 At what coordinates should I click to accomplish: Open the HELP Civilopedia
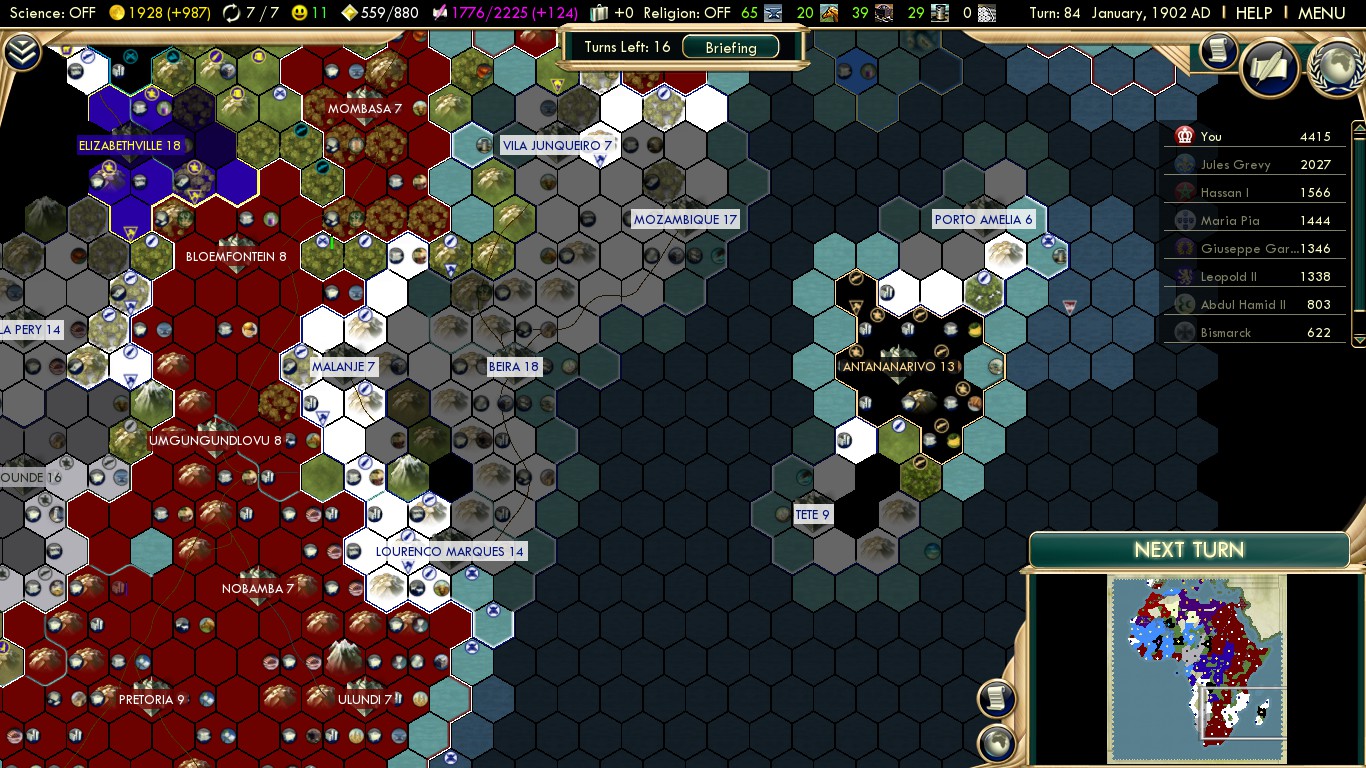pos(1254,13)
